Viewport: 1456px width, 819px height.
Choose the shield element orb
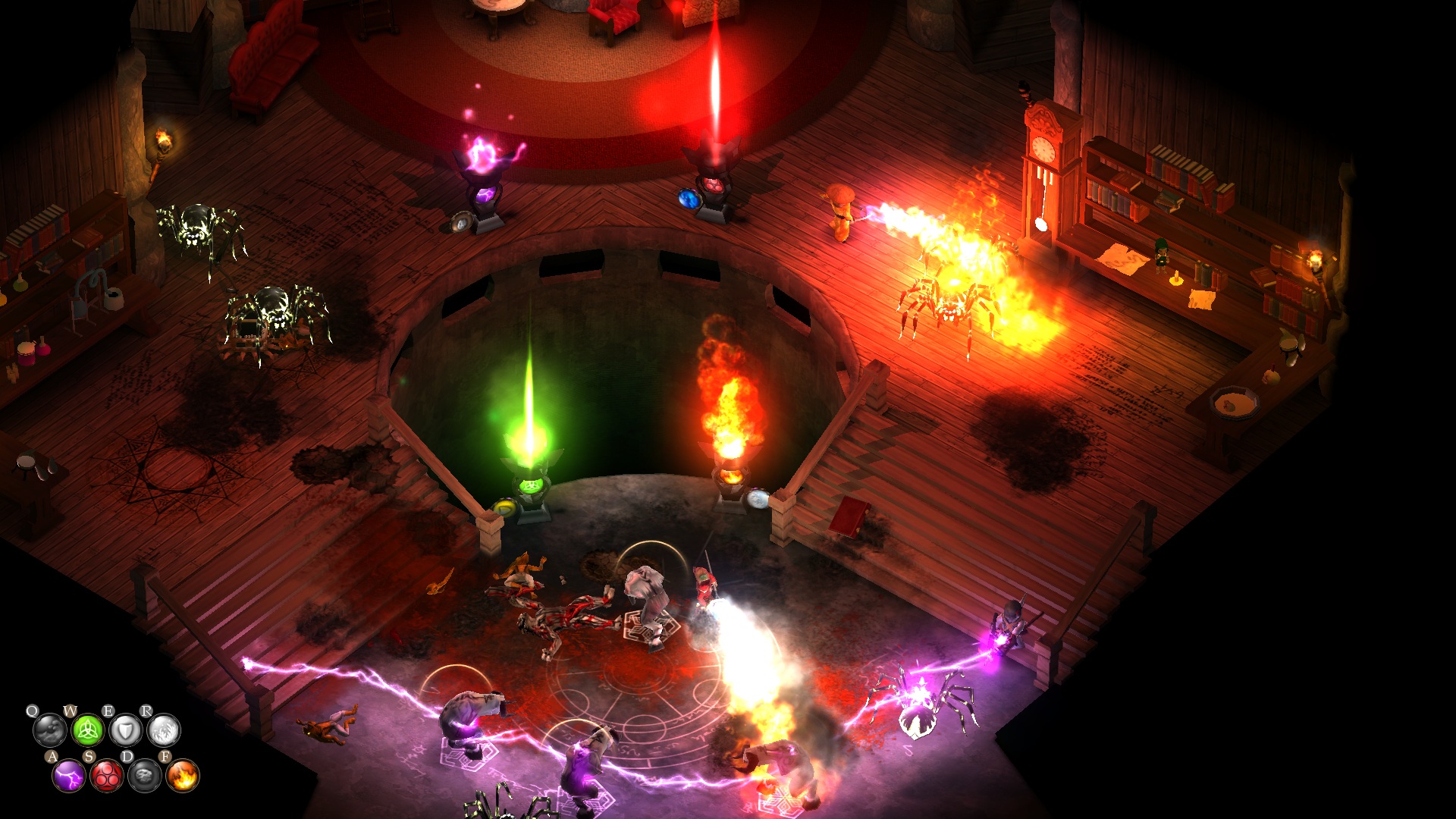point(125,731)
